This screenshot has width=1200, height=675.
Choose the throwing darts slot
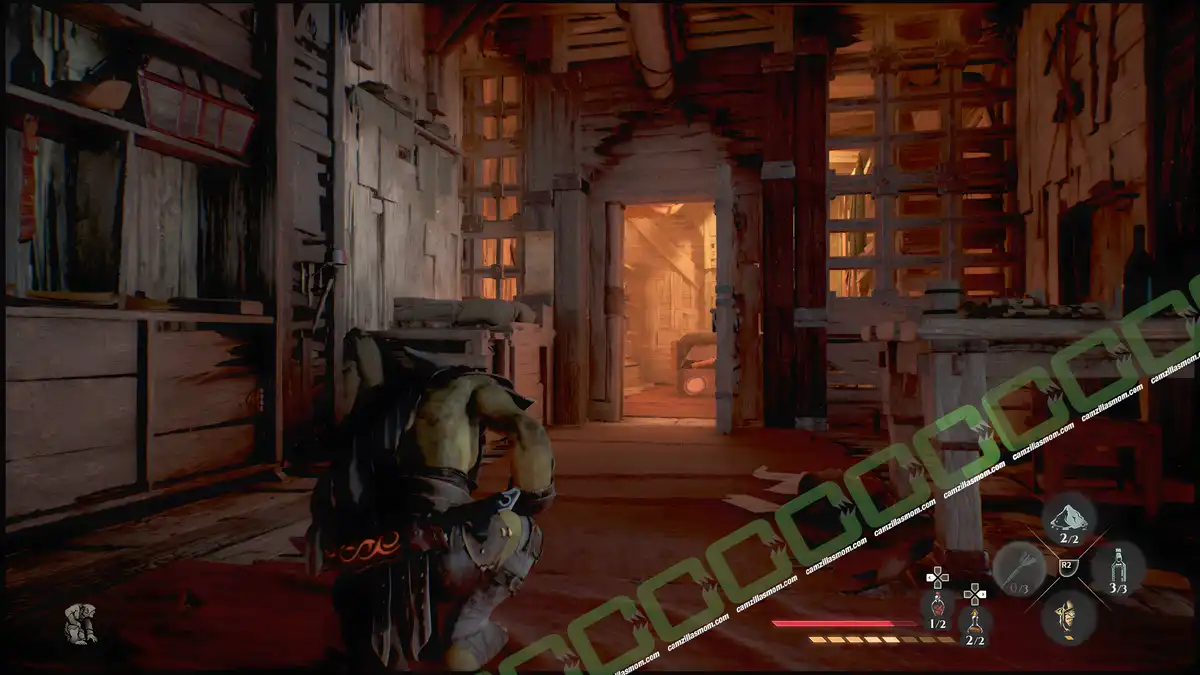[1018, 568]
